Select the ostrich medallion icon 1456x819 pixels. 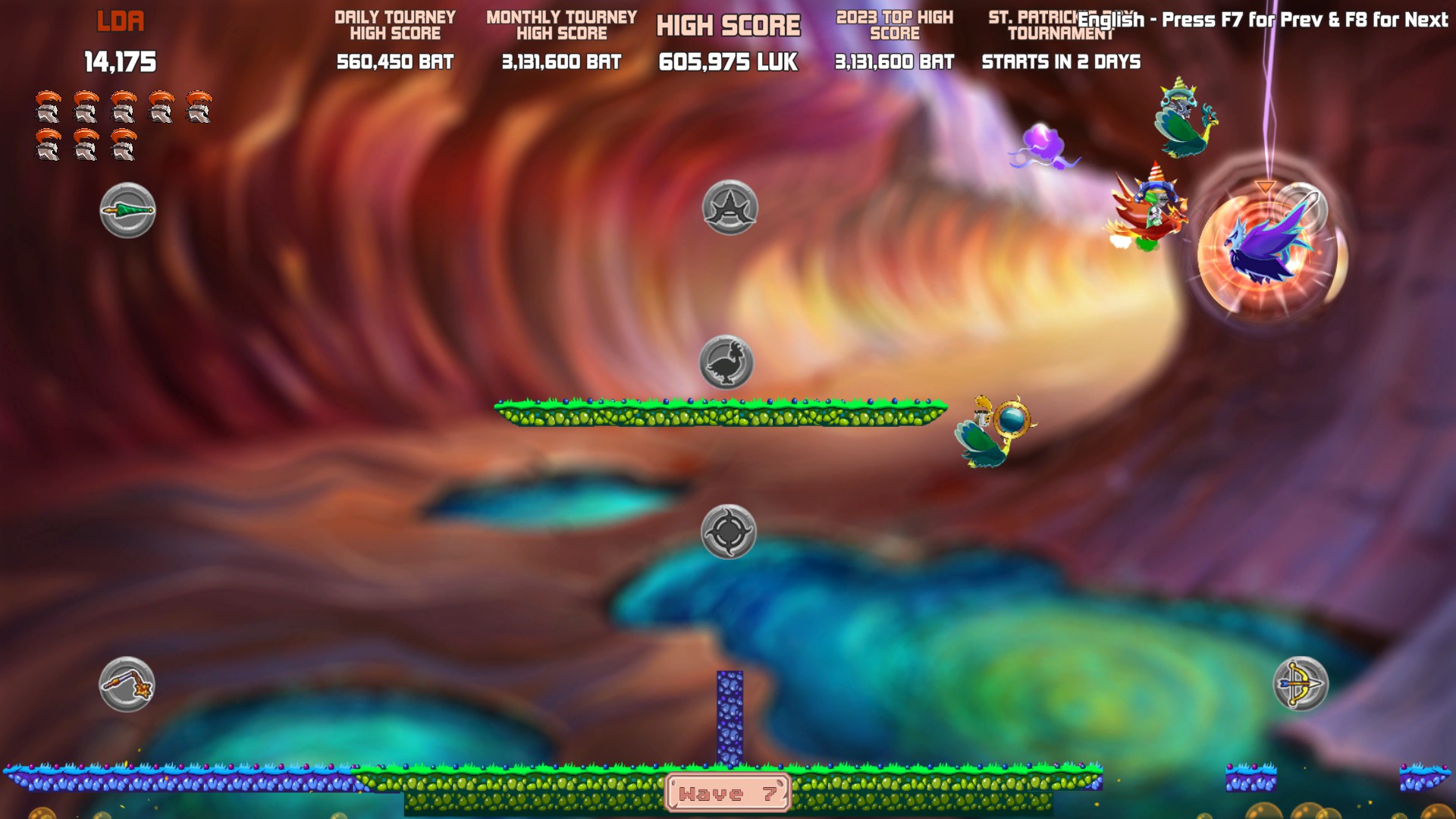pos(726,364)
